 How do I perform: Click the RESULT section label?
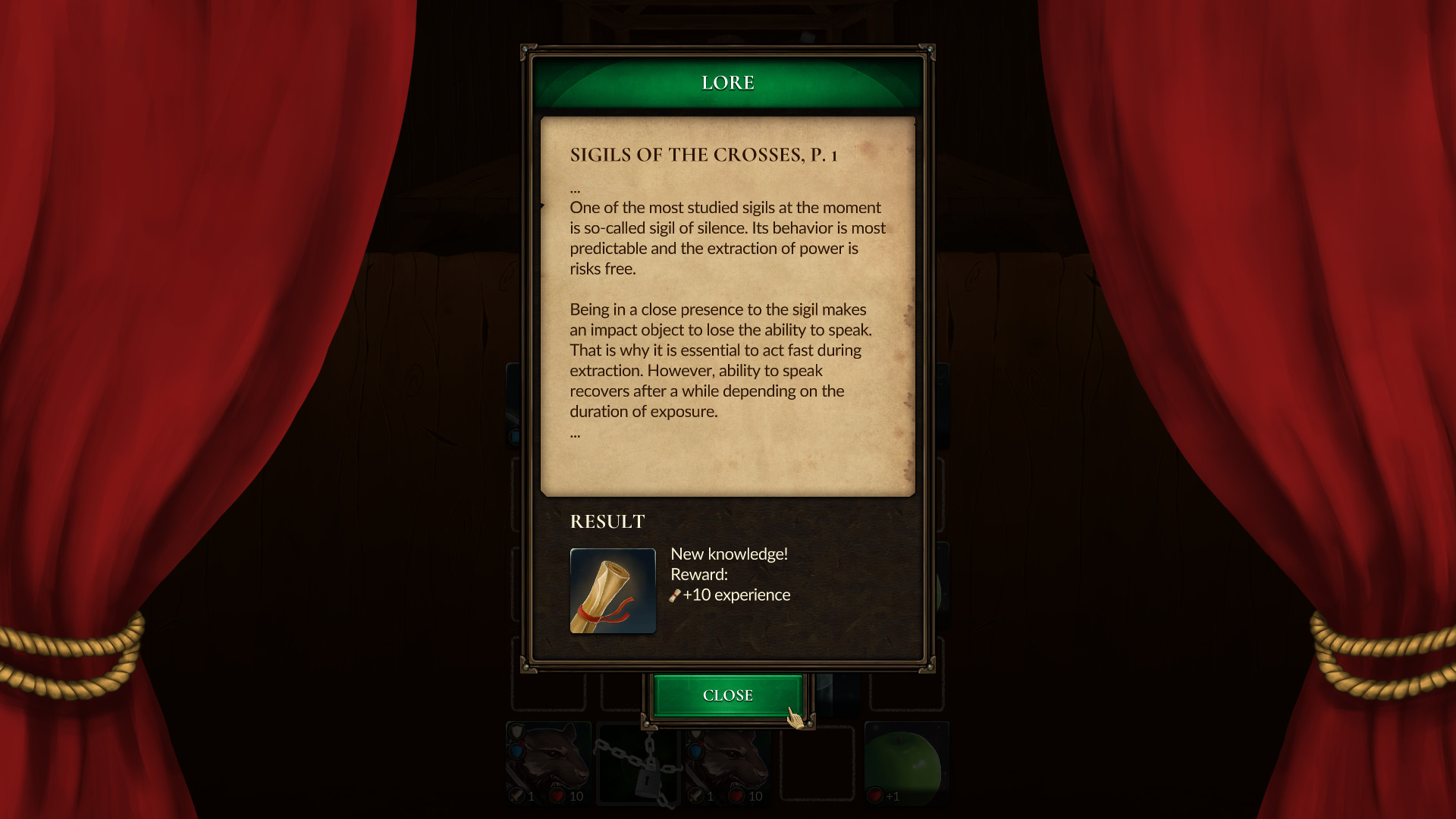pos(607,522)
